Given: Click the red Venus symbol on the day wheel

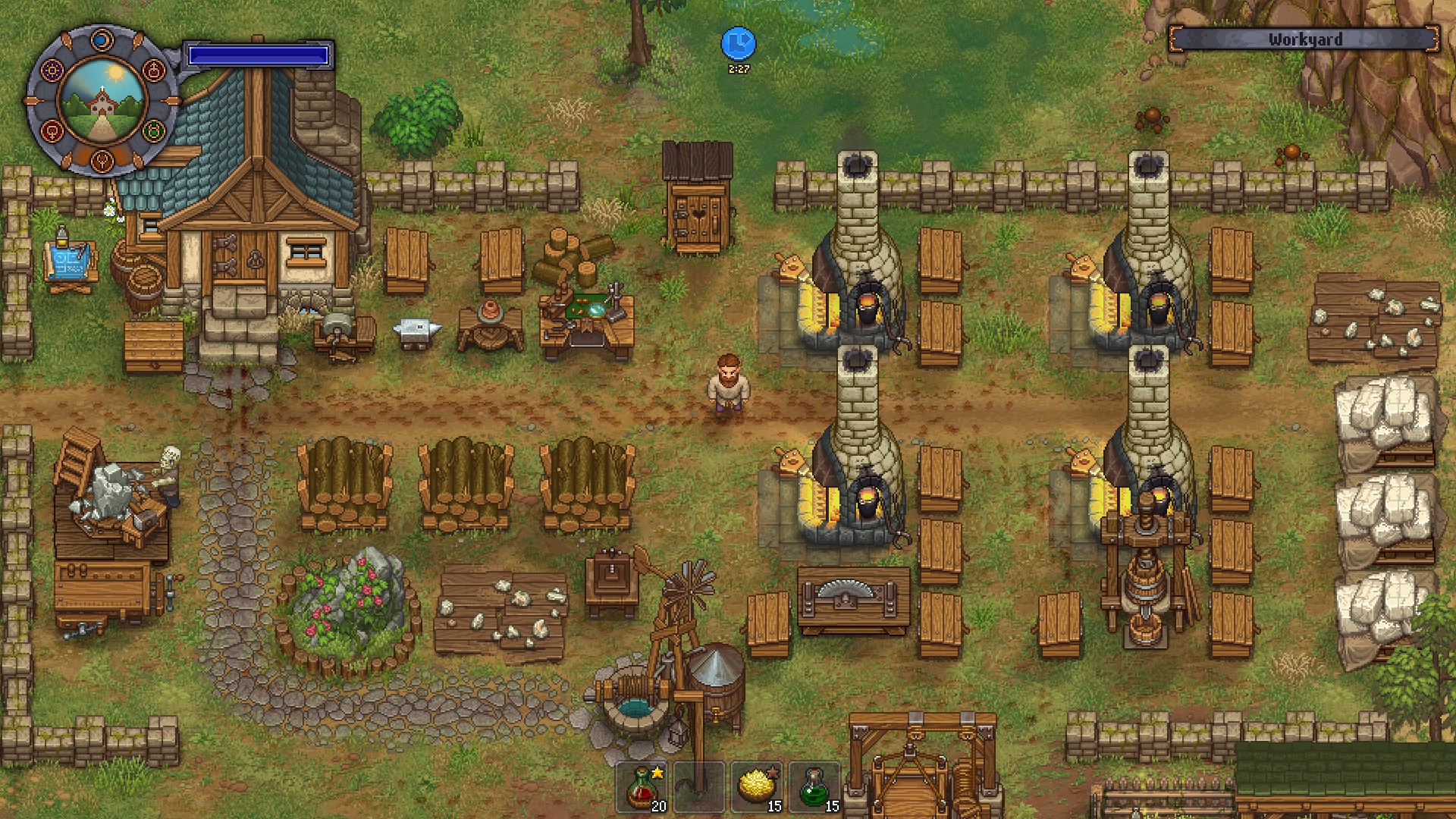Looking at the screenshot, I should click(x=52, y=132).
